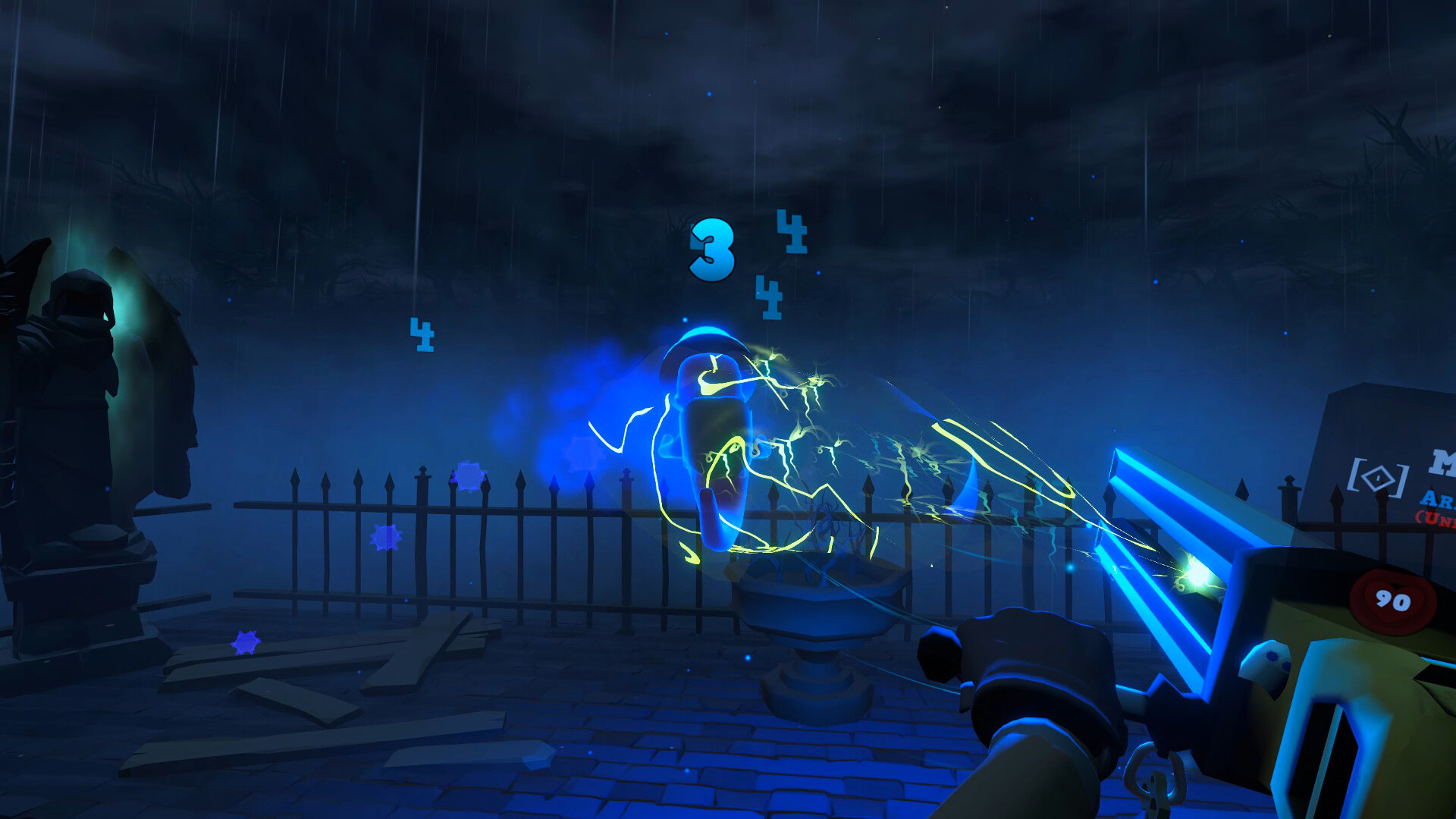Click the leftmost isolated 4 number
1456x819 pixels.
pyautogui.click(x=422, y=335)
